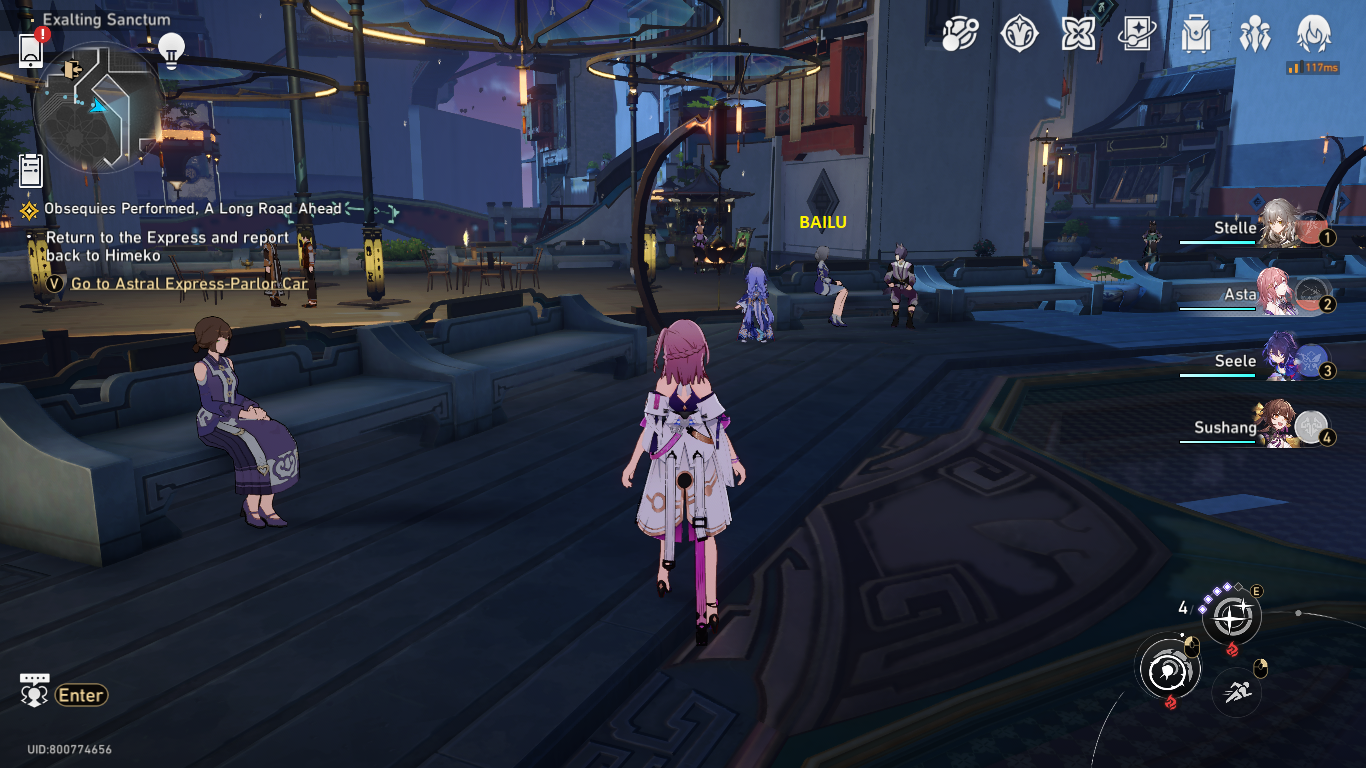Click the 117ms ping indicator

click(1313, 68)
